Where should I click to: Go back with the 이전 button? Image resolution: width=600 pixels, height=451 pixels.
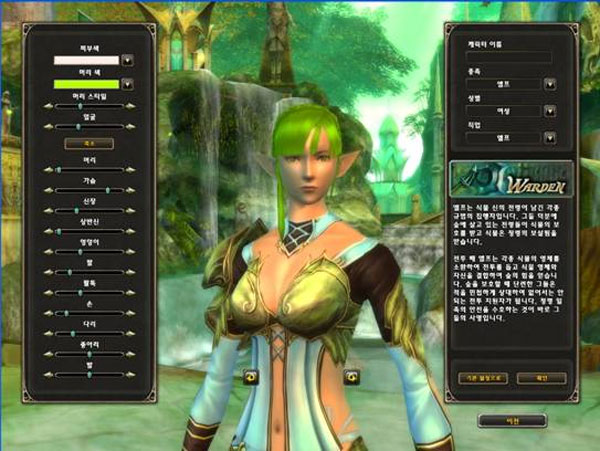click(x=511, y=420)
